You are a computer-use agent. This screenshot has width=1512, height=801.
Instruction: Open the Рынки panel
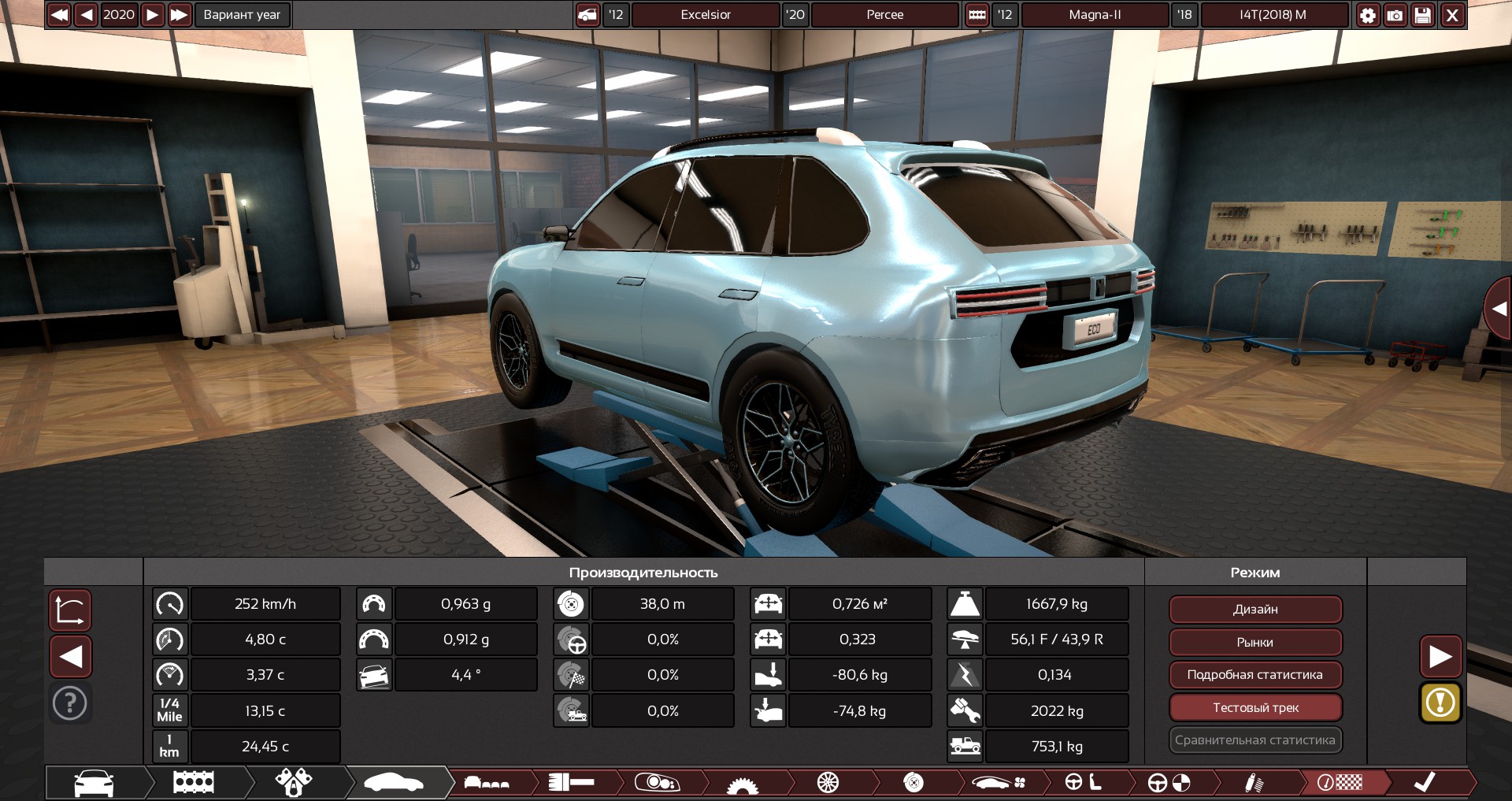(x=1255, y=642)
